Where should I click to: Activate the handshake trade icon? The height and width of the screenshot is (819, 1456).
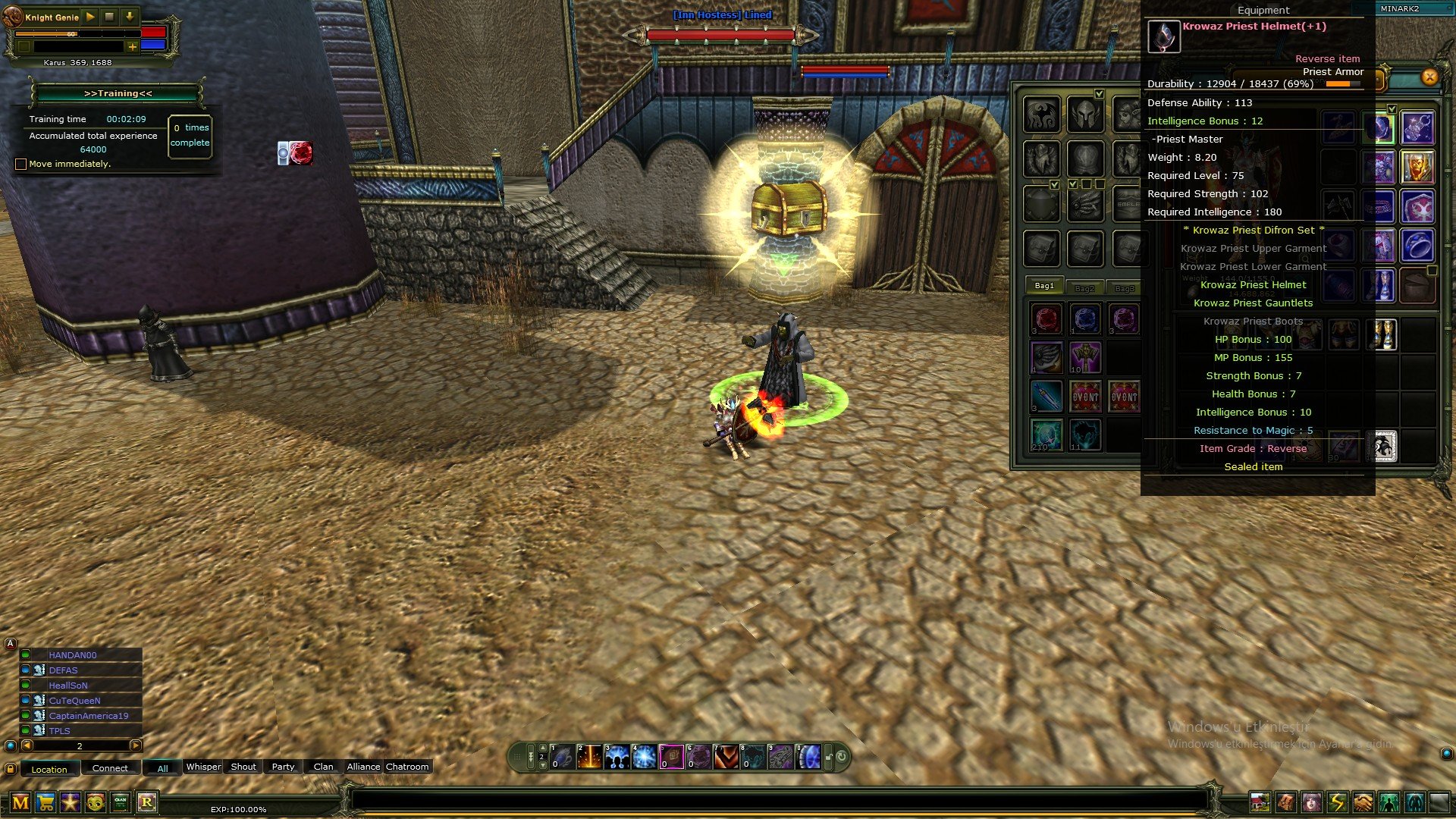coord(1363,802)
